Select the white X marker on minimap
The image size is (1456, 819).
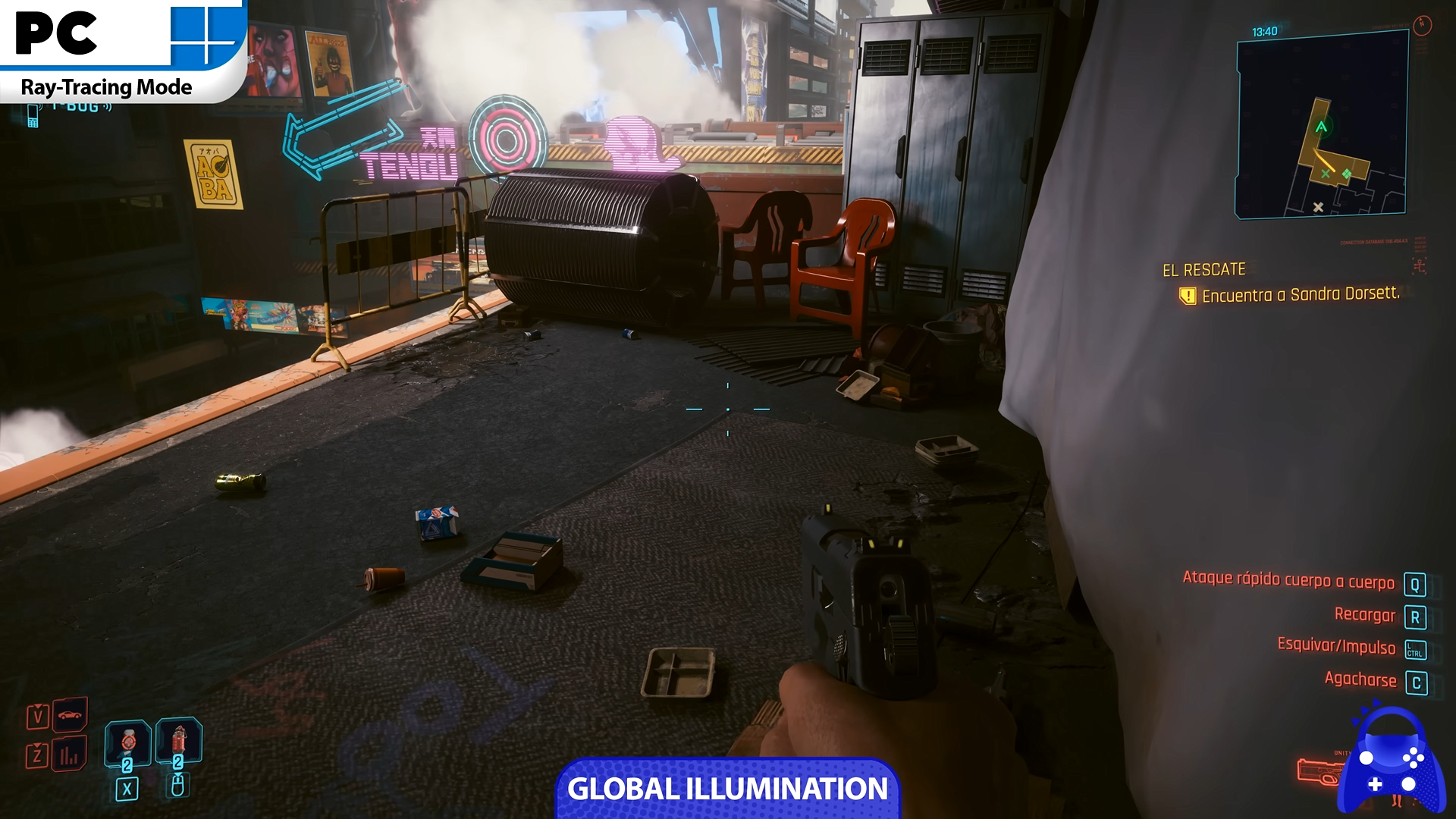tap(1318, 207)
